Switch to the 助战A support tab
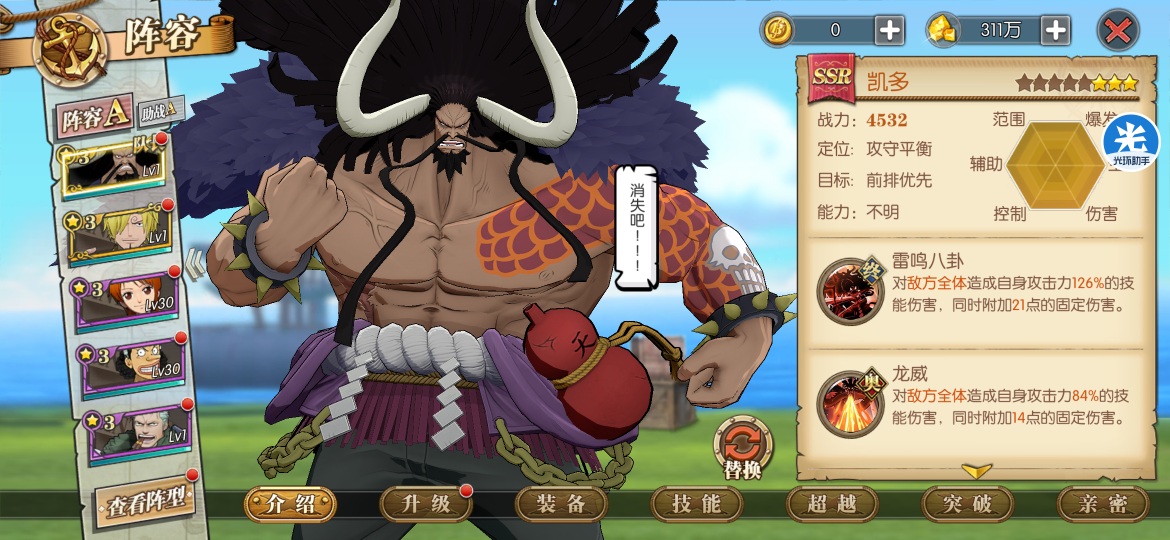Viewport: 1170px width, 540px height. pyautogui.click(x=160, y=109)
